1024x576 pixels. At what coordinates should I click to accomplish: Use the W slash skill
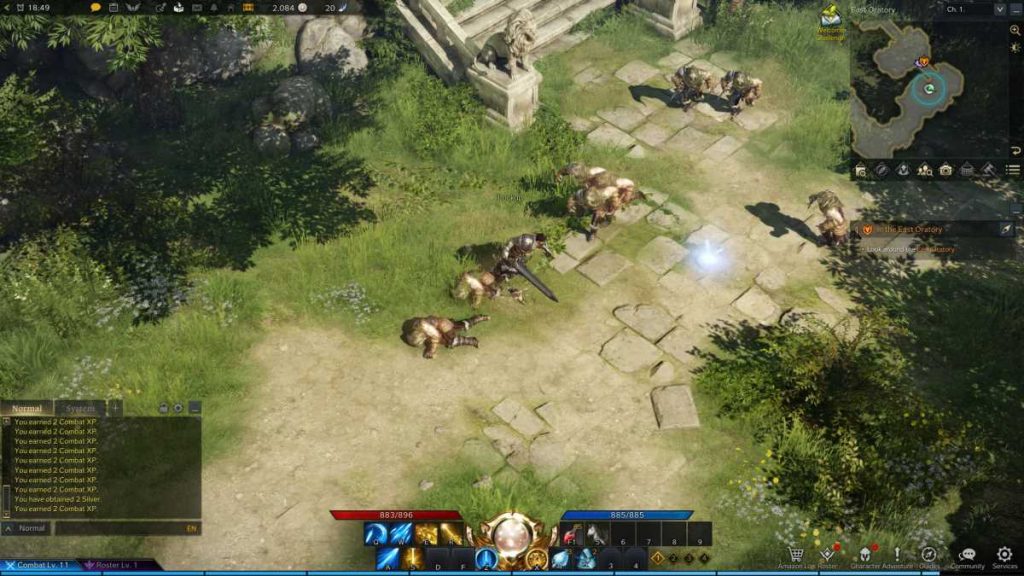point(401,534)
